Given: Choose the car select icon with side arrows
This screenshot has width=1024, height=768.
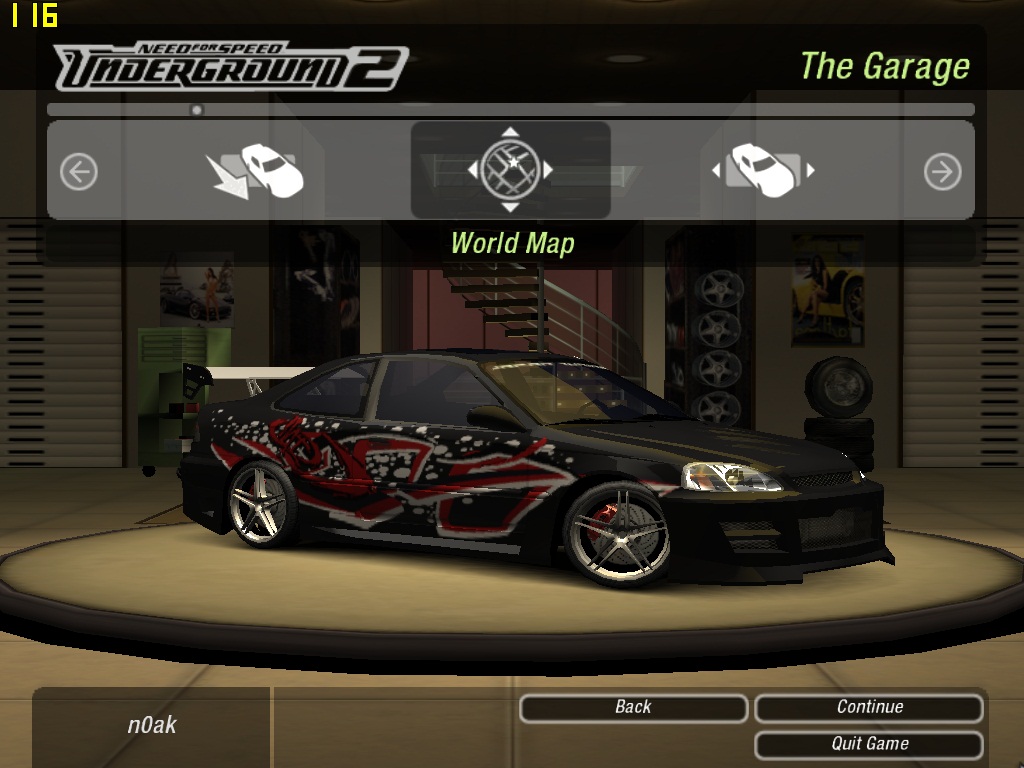Looking at the screenshot, I should click(764, 171).
